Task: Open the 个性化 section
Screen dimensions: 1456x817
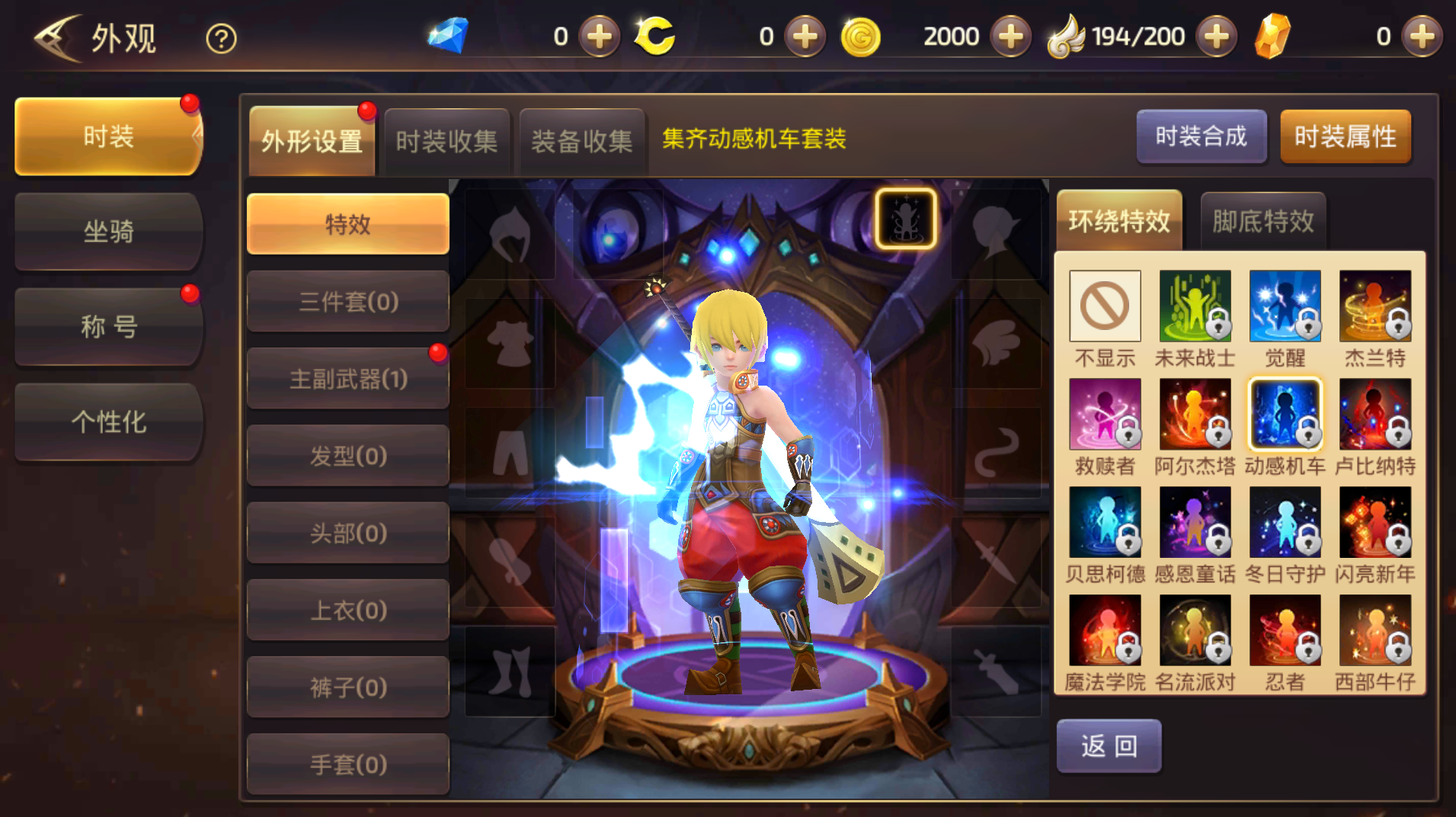Action: (107, 421)
